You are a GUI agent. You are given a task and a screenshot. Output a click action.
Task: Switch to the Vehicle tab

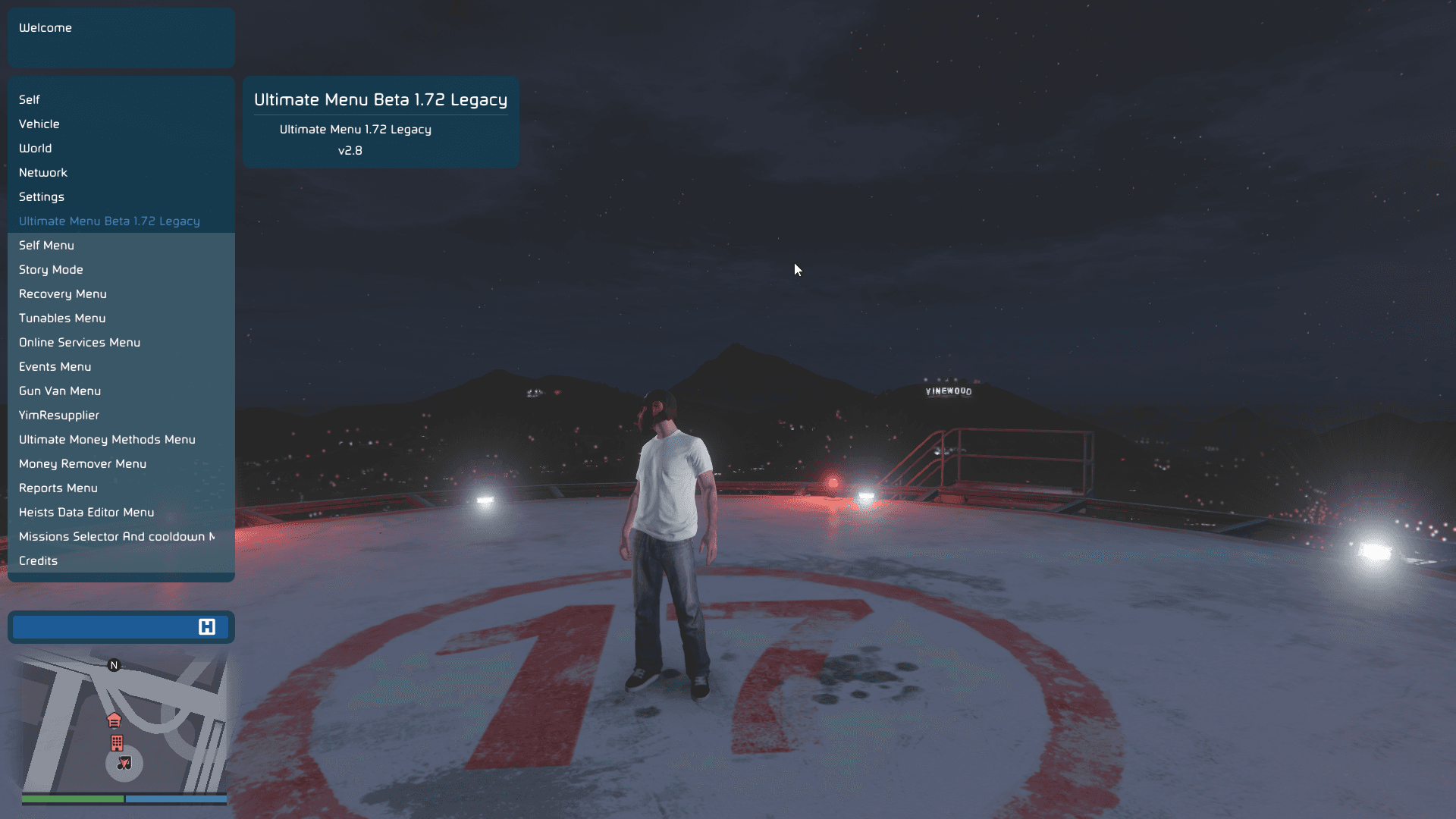(39, 124)
